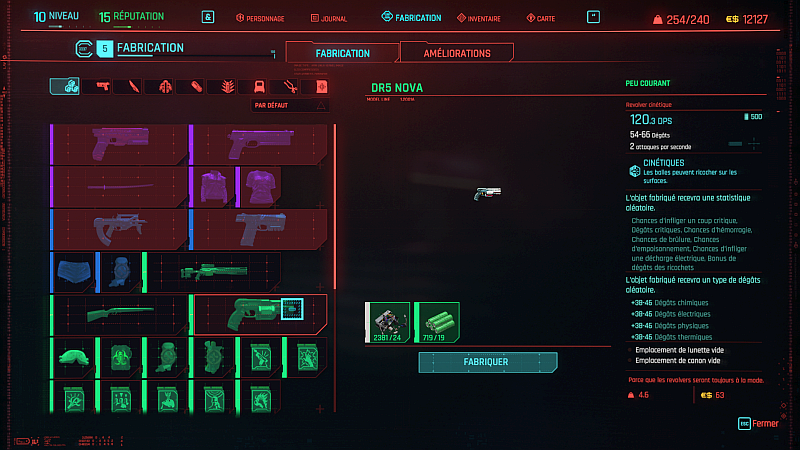Filter recipes by clothing jacket icon
The height and width of the screenshot is (450, 800).
click(259, 87)
